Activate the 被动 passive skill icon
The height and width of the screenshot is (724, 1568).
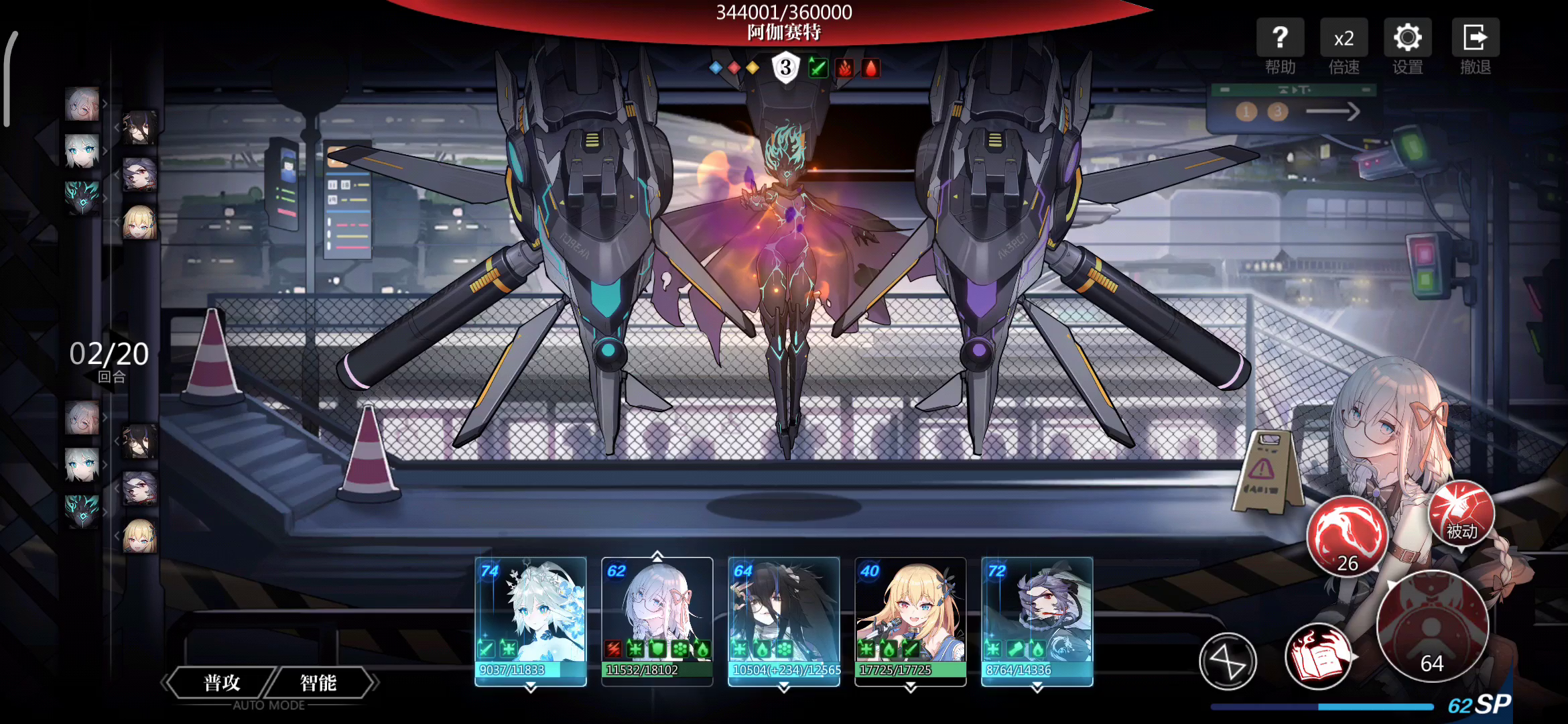point(1461,515)
